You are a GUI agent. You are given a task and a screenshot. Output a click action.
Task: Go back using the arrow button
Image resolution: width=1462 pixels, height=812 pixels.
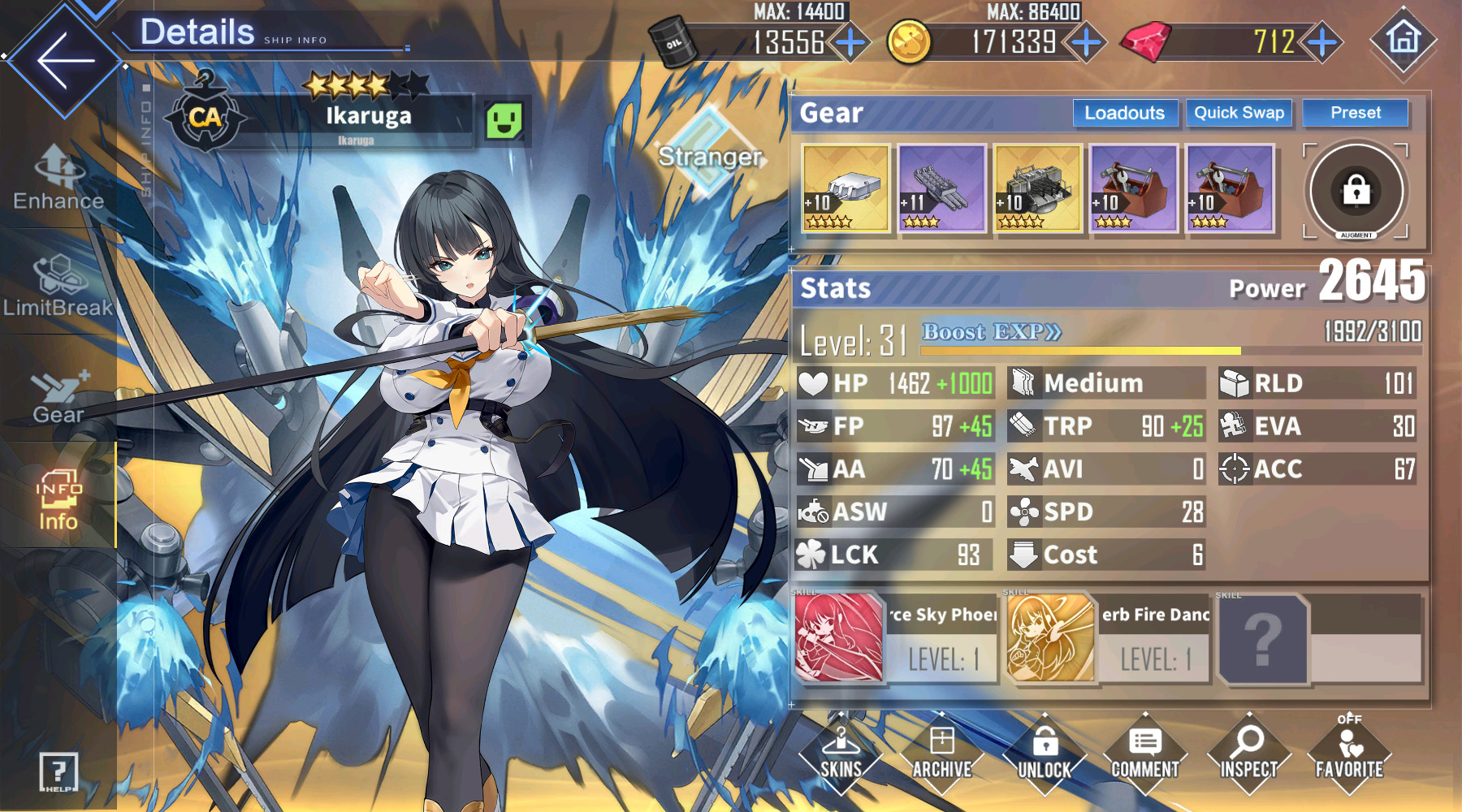(x=64, y=59)
